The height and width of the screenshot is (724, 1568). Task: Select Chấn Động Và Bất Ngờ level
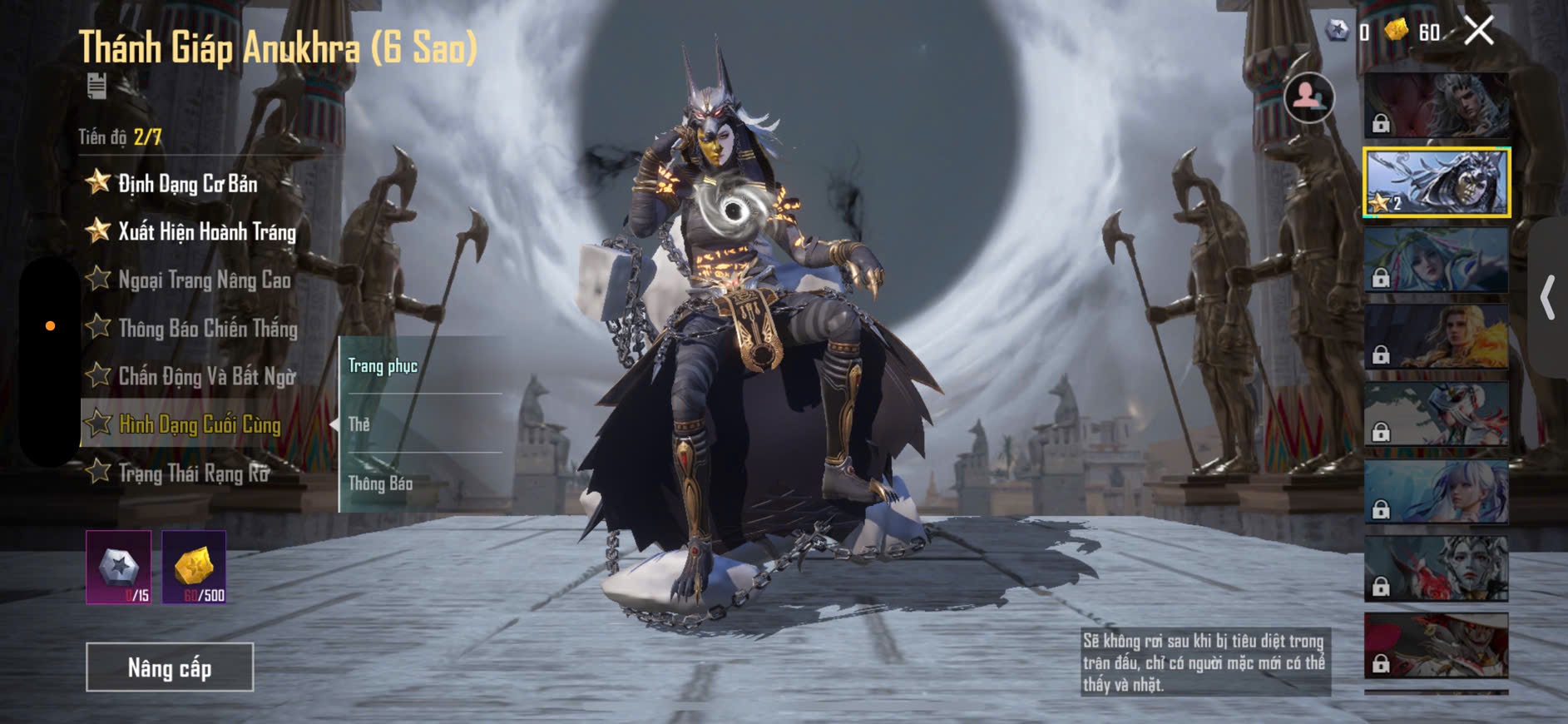pos(206,376)
